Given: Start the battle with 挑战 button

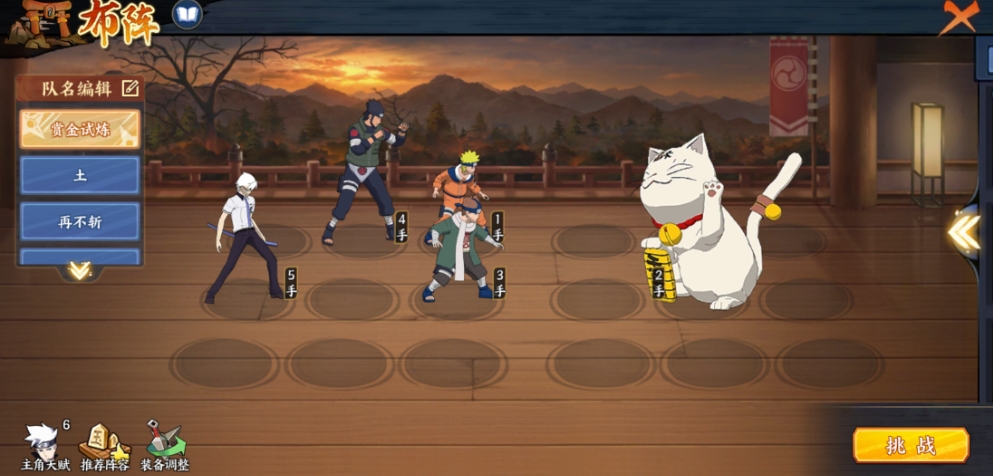Looking at the screenshot, I should click(x=910, y=445).
